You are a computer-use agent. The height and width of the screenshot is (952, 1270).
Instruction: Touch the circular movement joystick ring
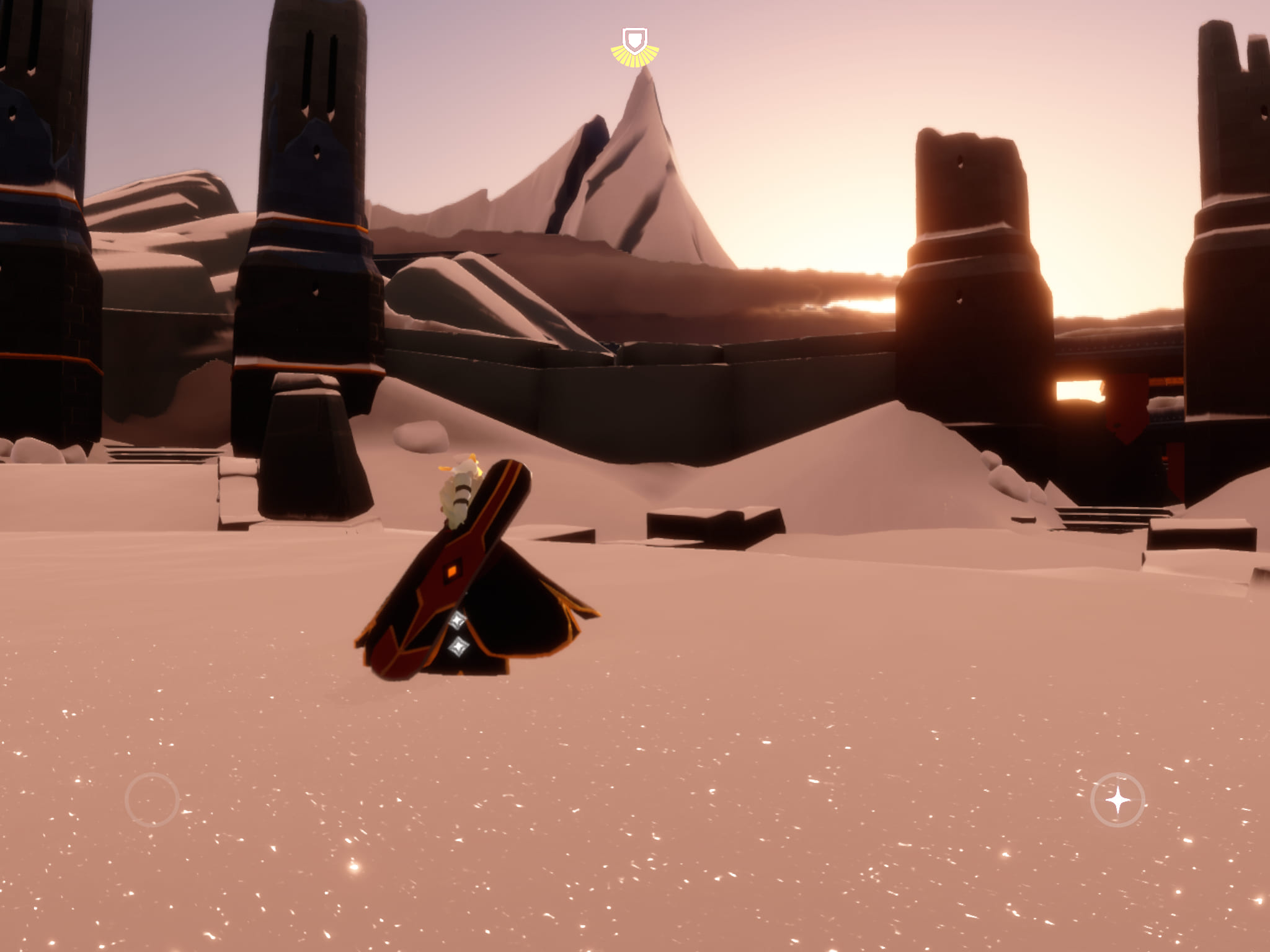coord(152,800)
